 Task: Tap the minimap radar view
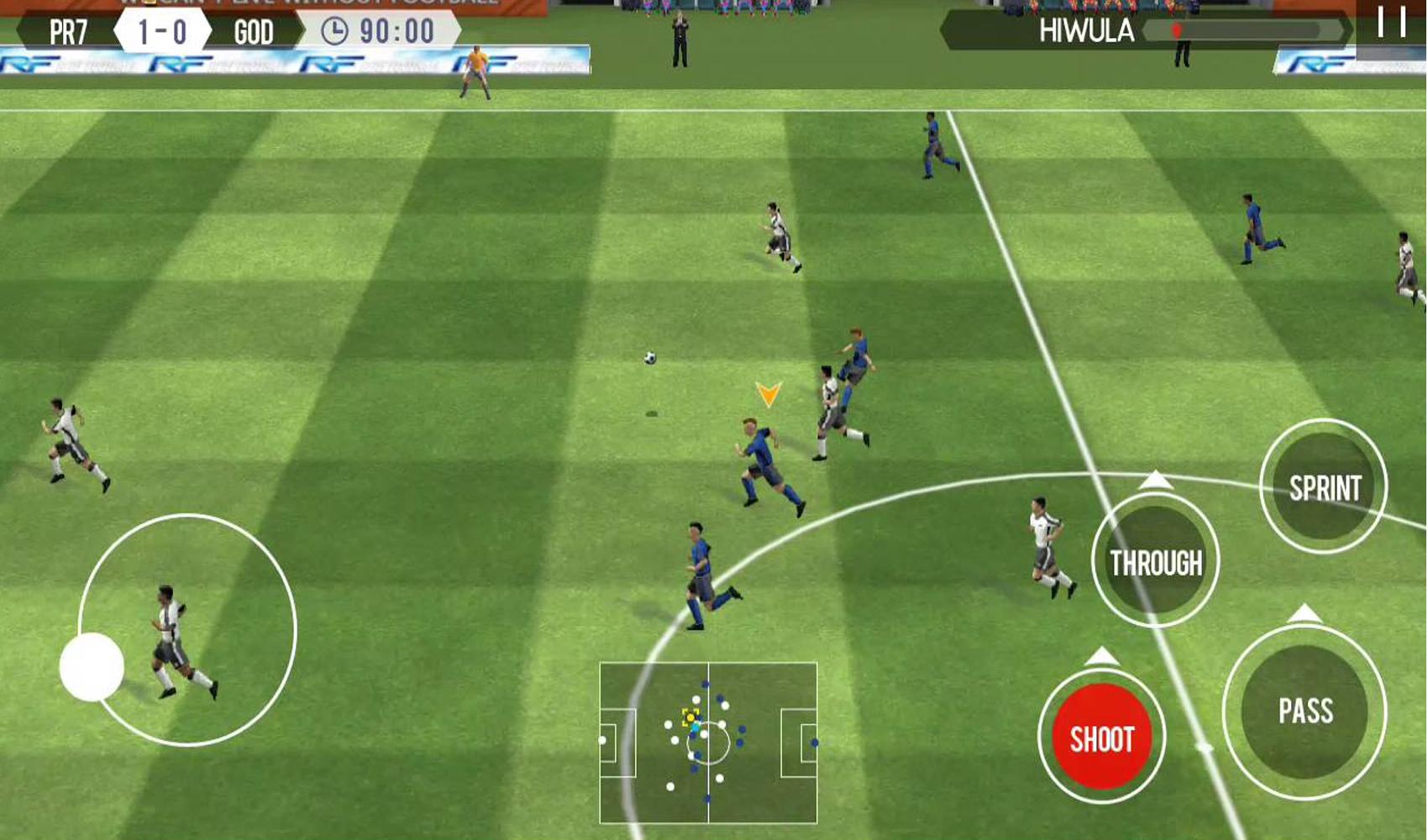click(708, 743)
